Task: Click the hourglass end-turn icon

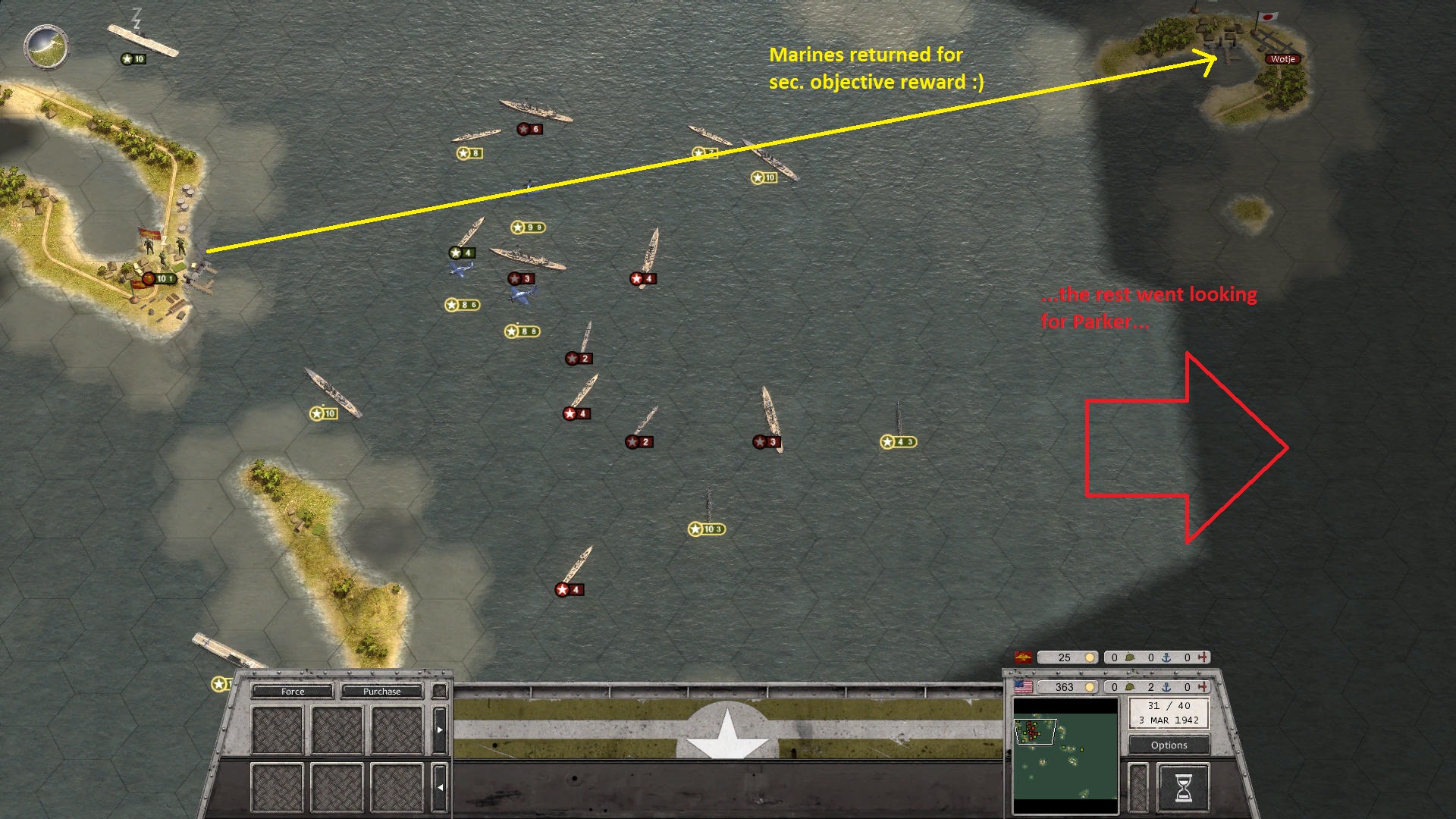Action: tap(1184, 785)
